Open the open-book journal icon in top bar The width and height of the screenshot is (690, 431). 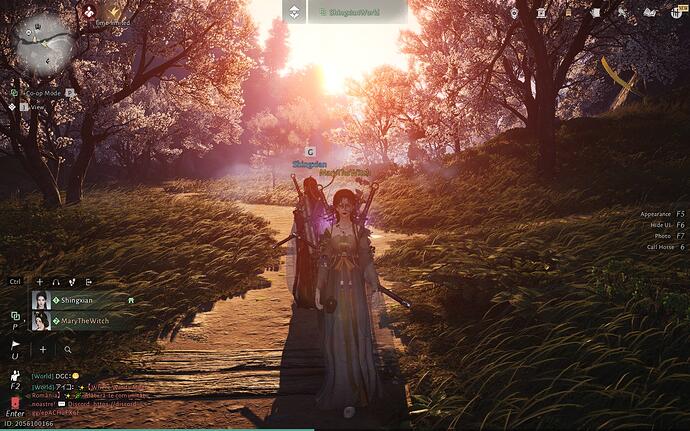click(649, 12)
